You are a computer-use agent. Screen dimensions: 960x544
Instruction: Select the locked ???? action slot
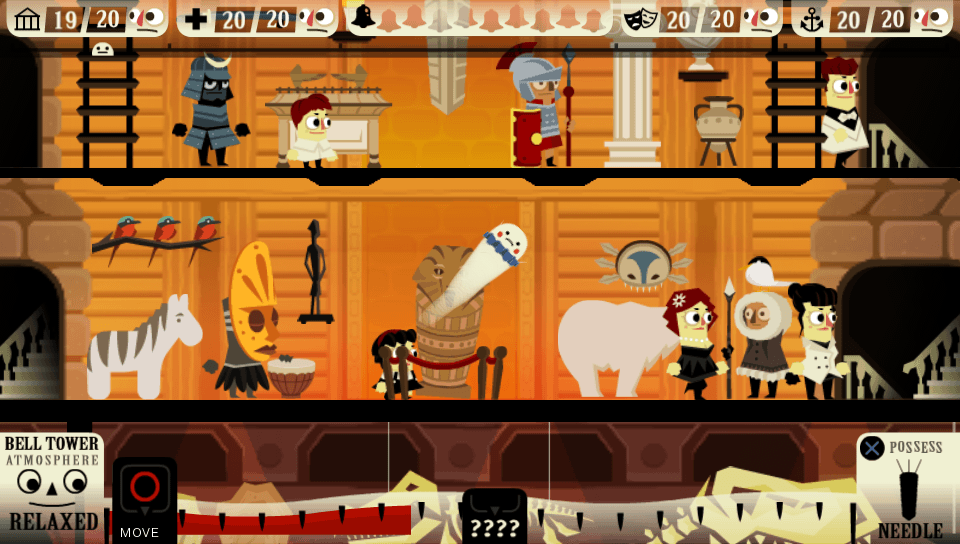coord(494,516)
